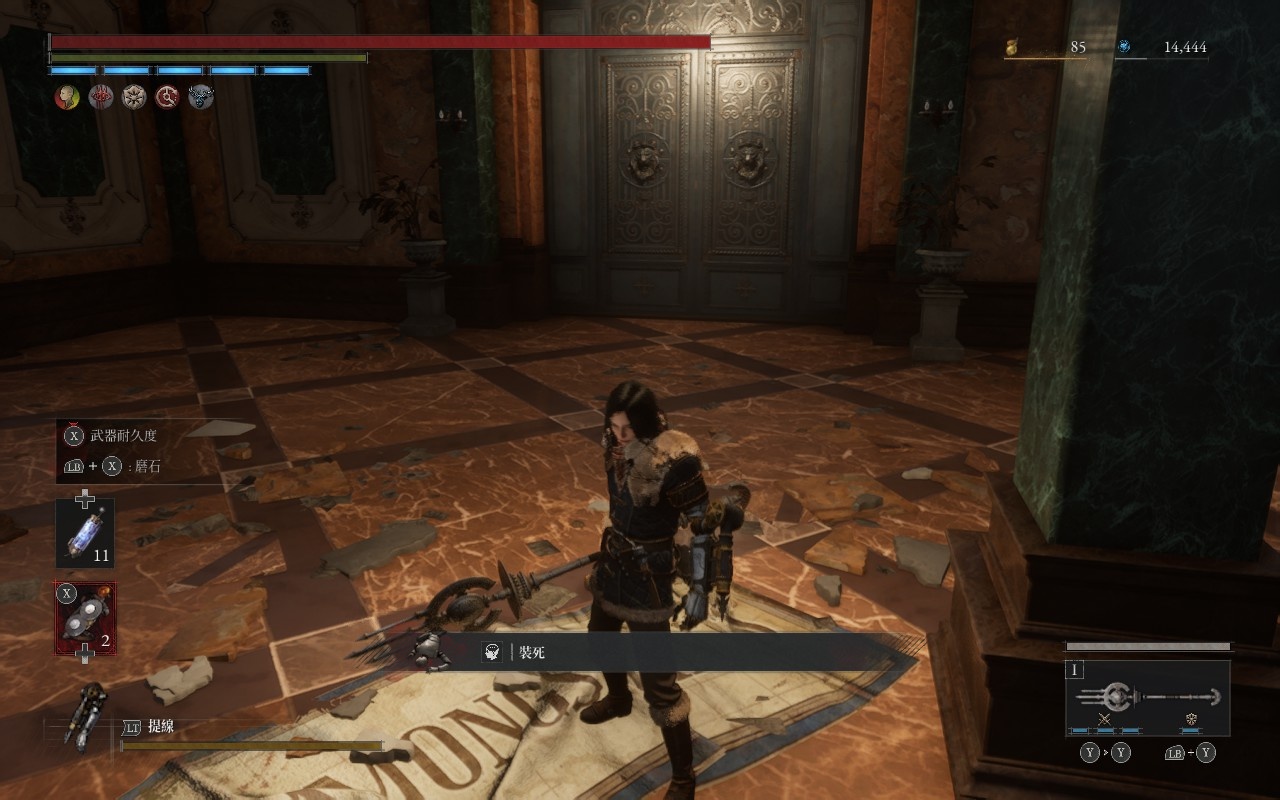Select the Pulse Cell item slot
1280x800 pixels.
click(x=85, y=533)
